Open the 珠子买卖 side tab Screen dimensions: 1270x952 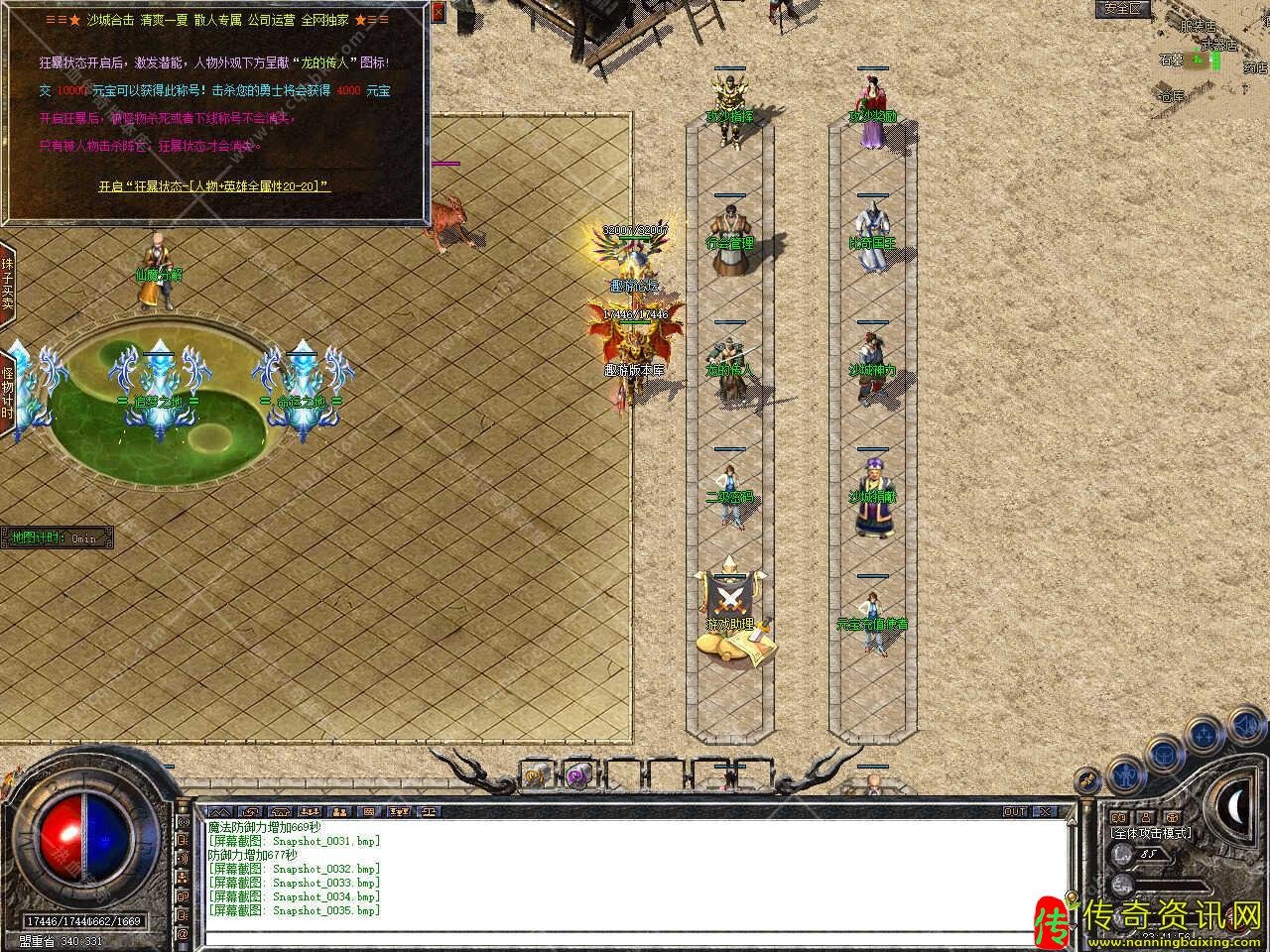click(x=7, y=285)
